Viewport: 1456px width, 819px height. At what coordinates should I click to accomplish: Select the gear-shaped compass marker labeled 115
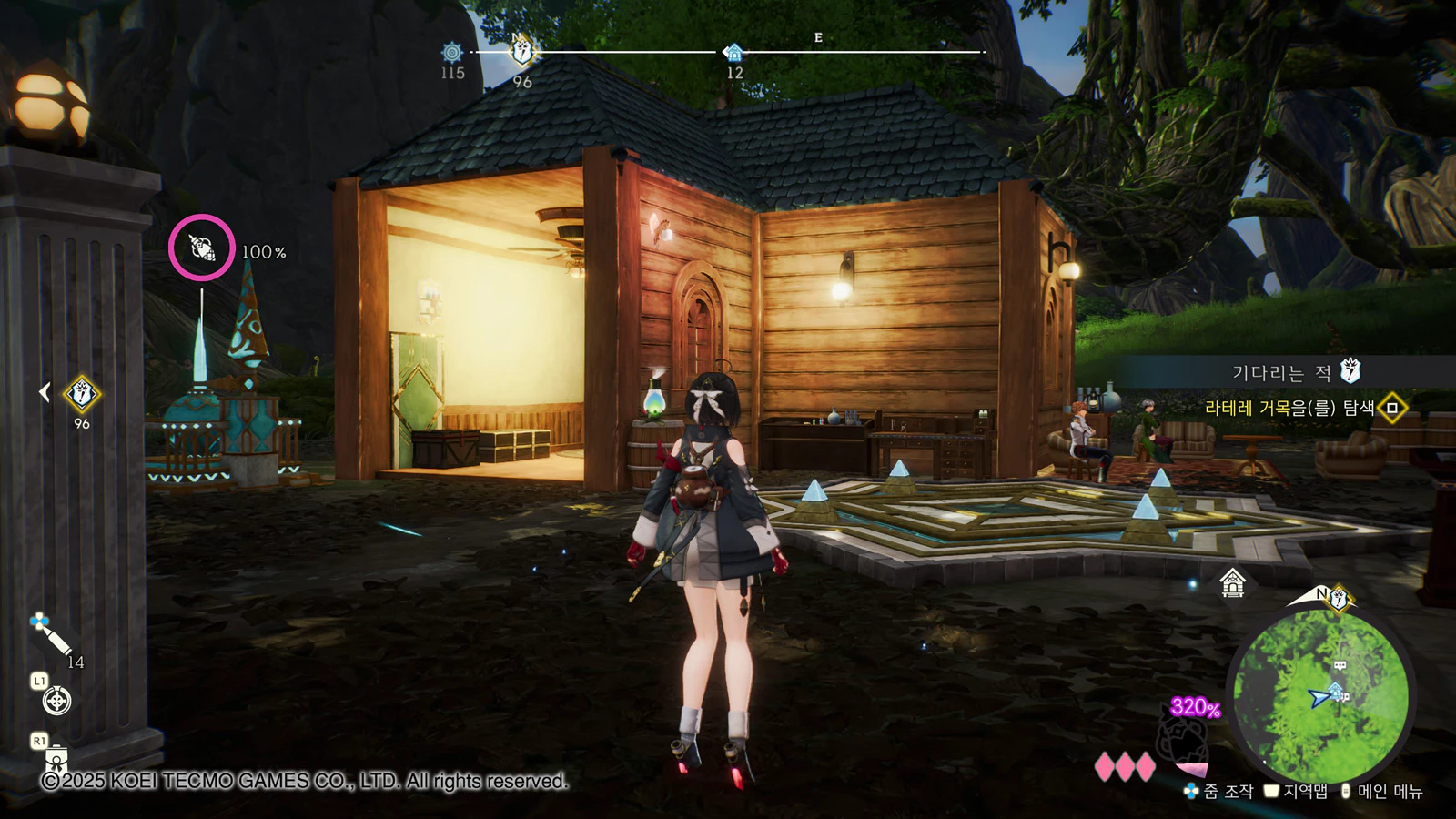click(452, 53)
